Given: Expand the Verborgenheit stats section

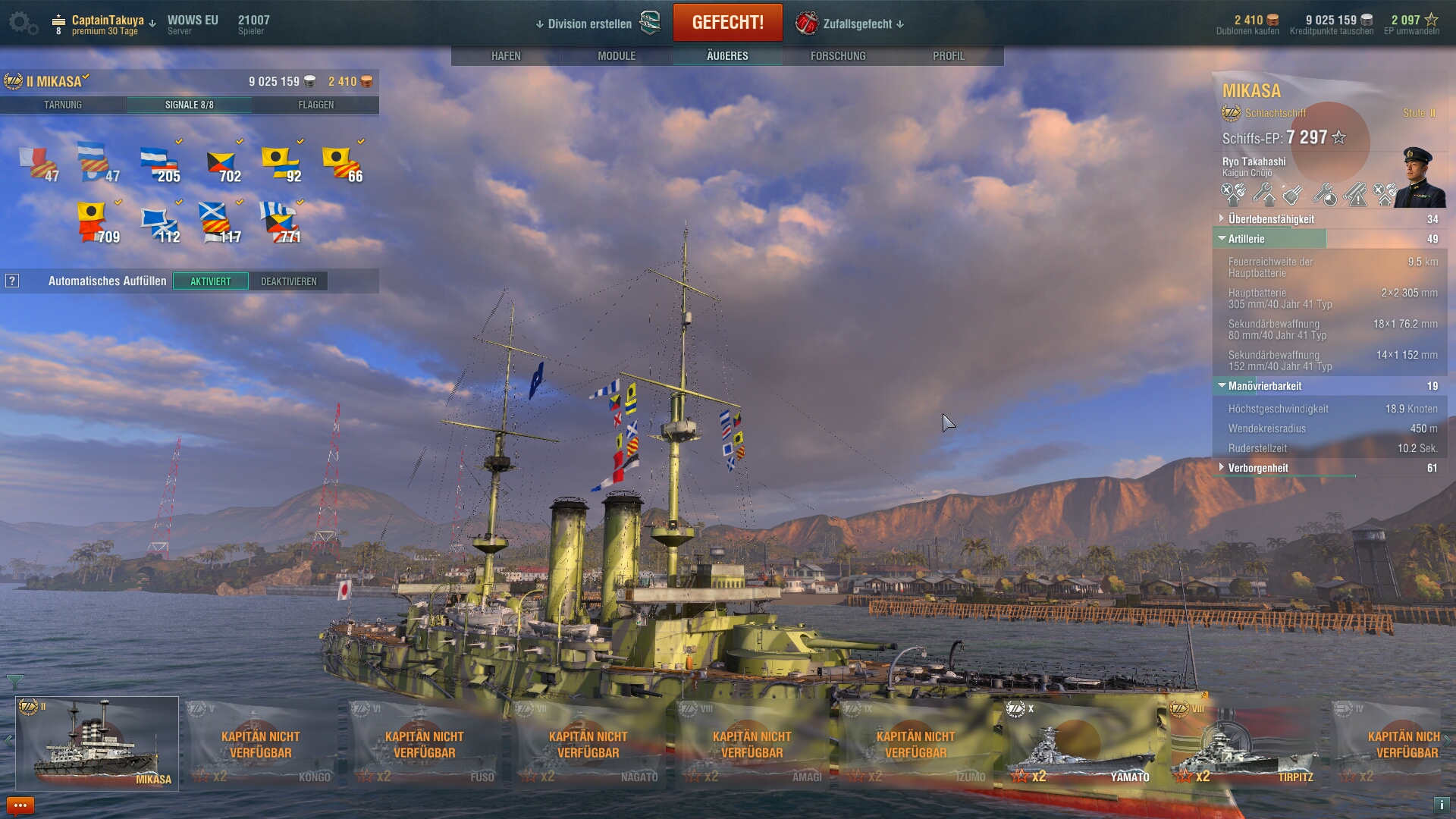Looking at the screenshot, I should tap(1258, 468).
